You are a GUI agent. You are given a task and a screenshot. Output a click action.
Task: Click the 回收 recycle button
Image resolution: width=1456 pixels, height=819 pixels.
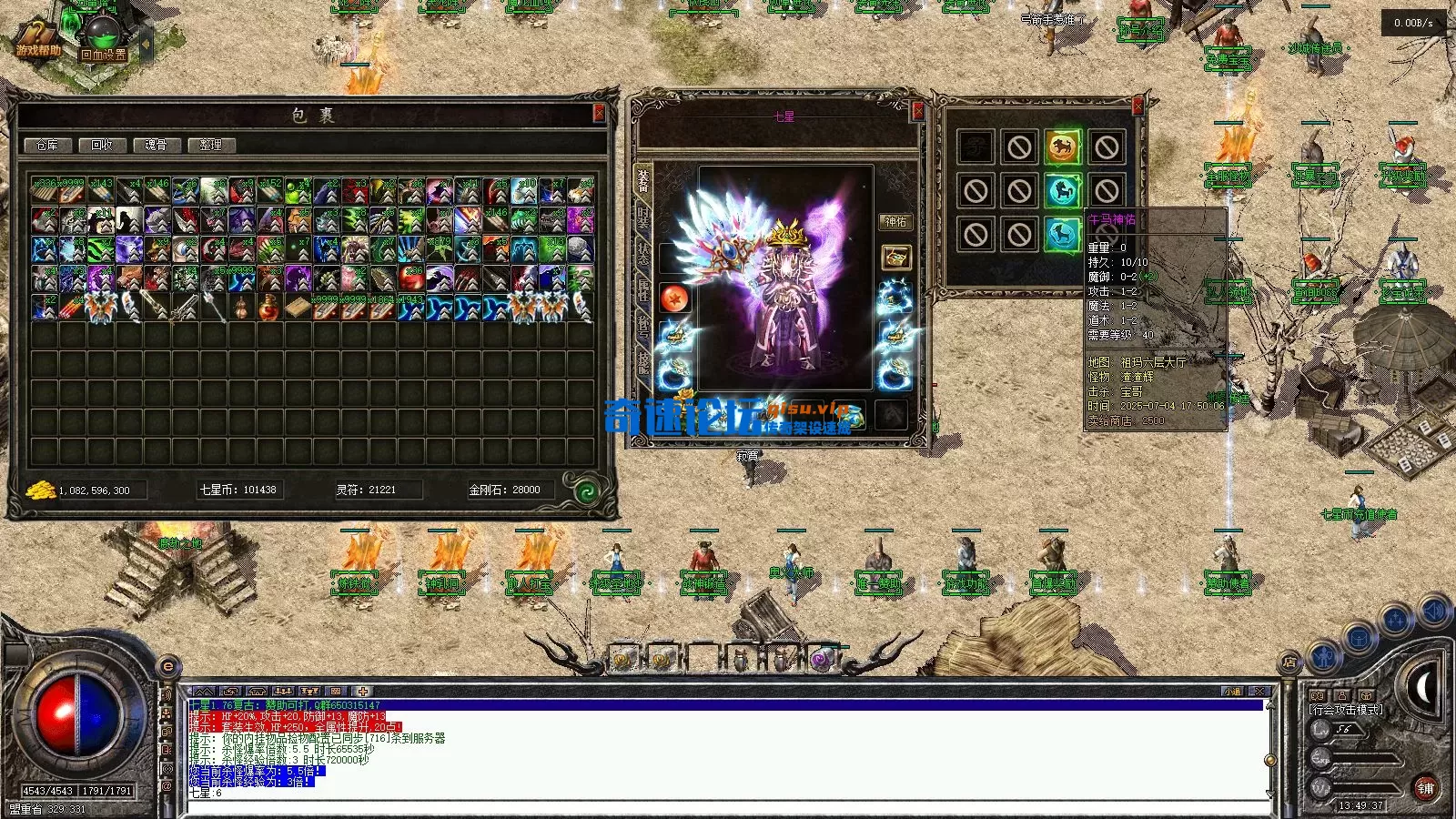[x=102, y=146]
